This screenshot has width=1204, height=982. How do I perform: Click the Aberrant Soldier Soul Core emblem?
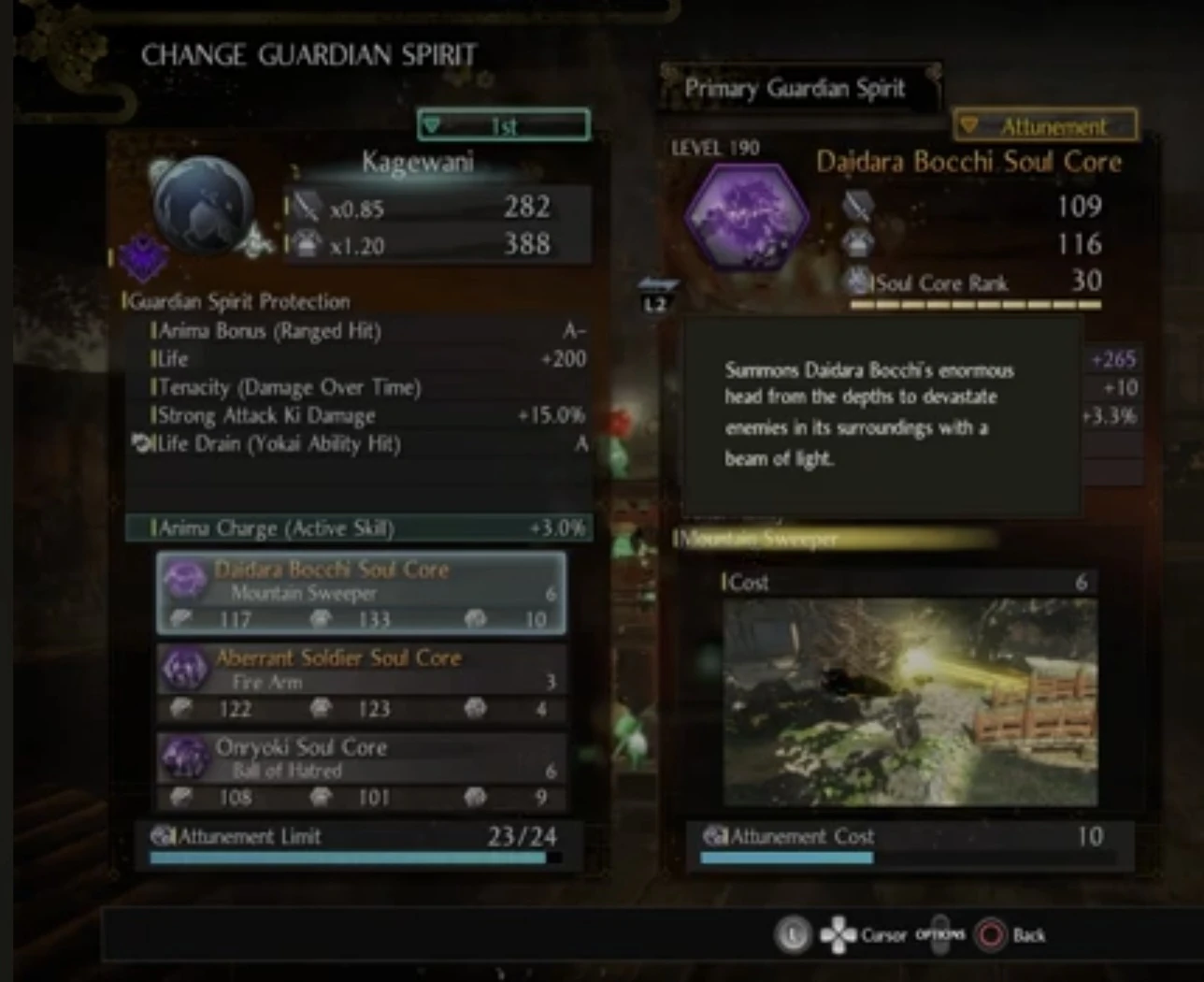(184, 671)
